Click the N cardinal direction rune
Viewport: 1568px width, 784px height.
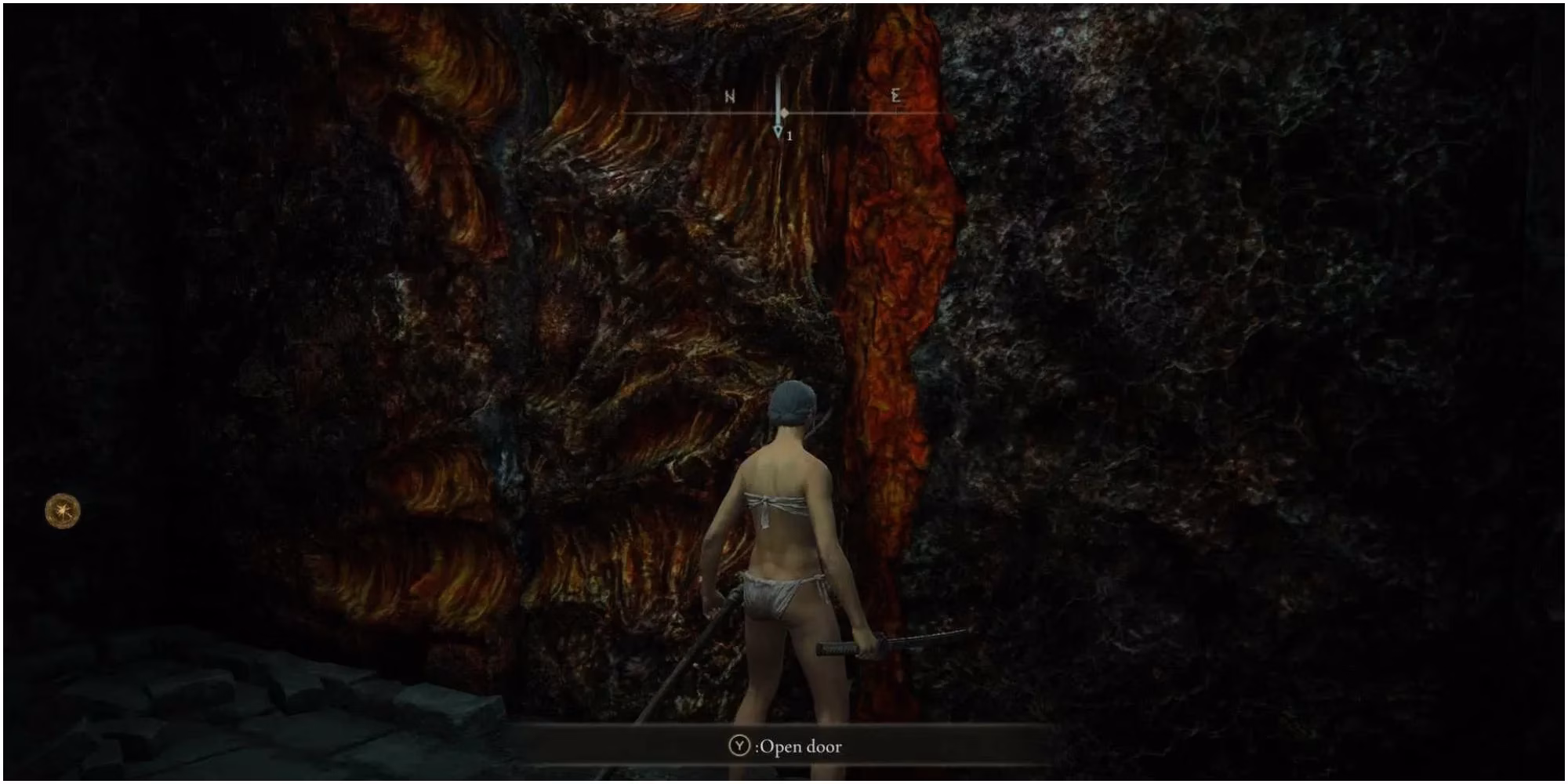(729, 97)
